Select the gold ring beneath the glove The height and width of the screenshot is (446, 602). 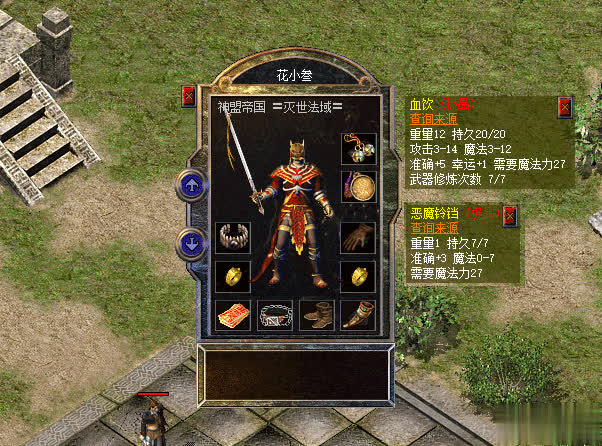pyautogui.click(x=358, y=276)
